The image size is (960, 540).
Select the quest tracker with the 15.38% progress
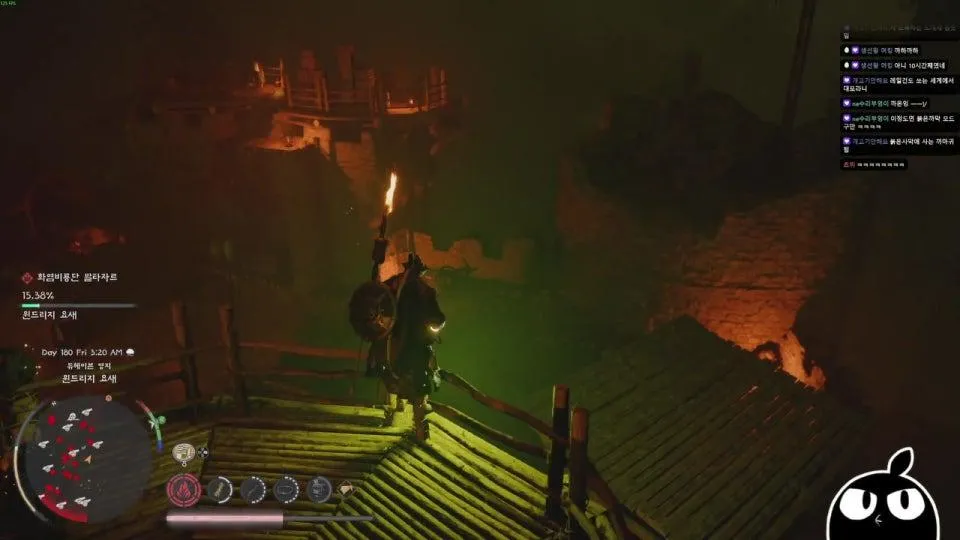click(78, 296)
